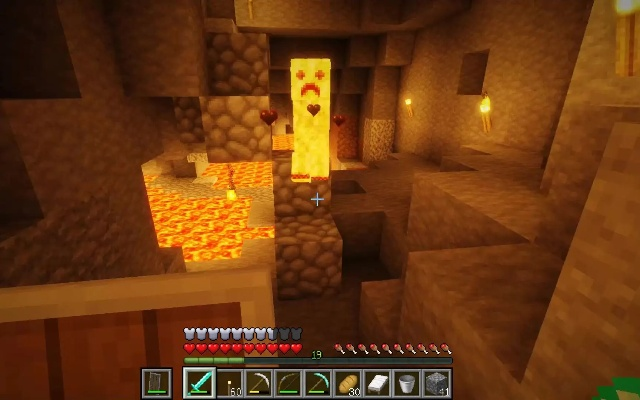640x400 pixels.
Task: Equip the bow from the hotbar
Action: [x=287, y=383]
